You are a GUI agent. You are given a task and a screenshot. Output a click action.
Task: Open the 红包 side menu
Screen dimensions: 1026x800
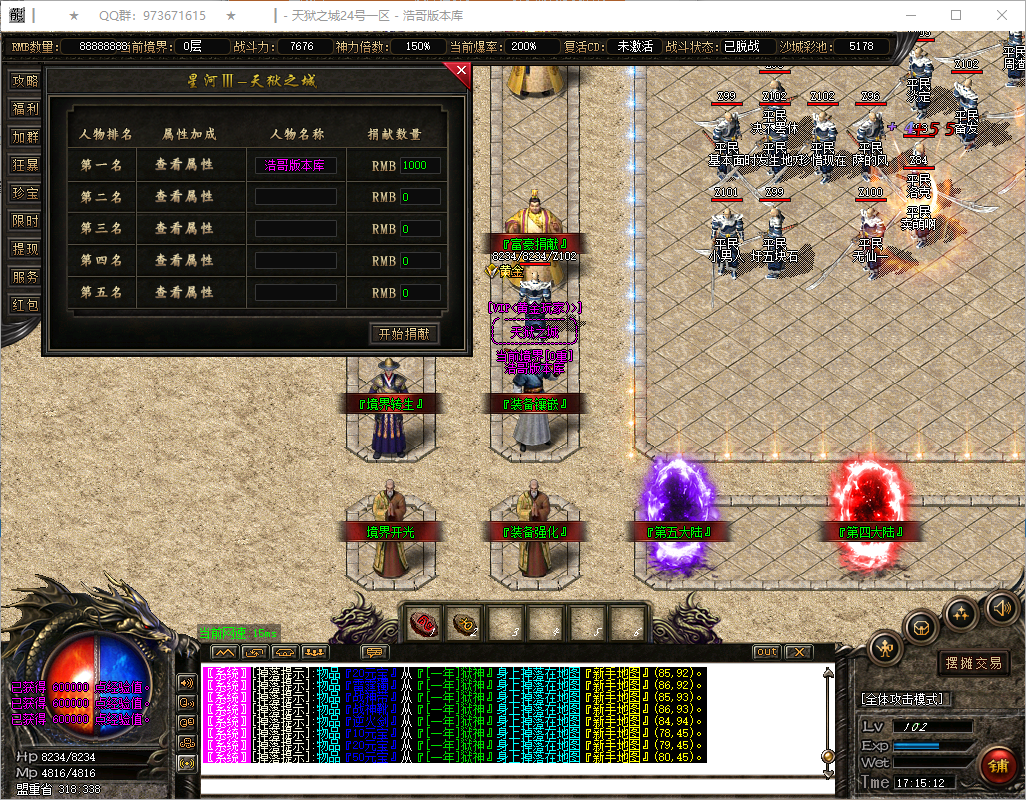[25, 305]
